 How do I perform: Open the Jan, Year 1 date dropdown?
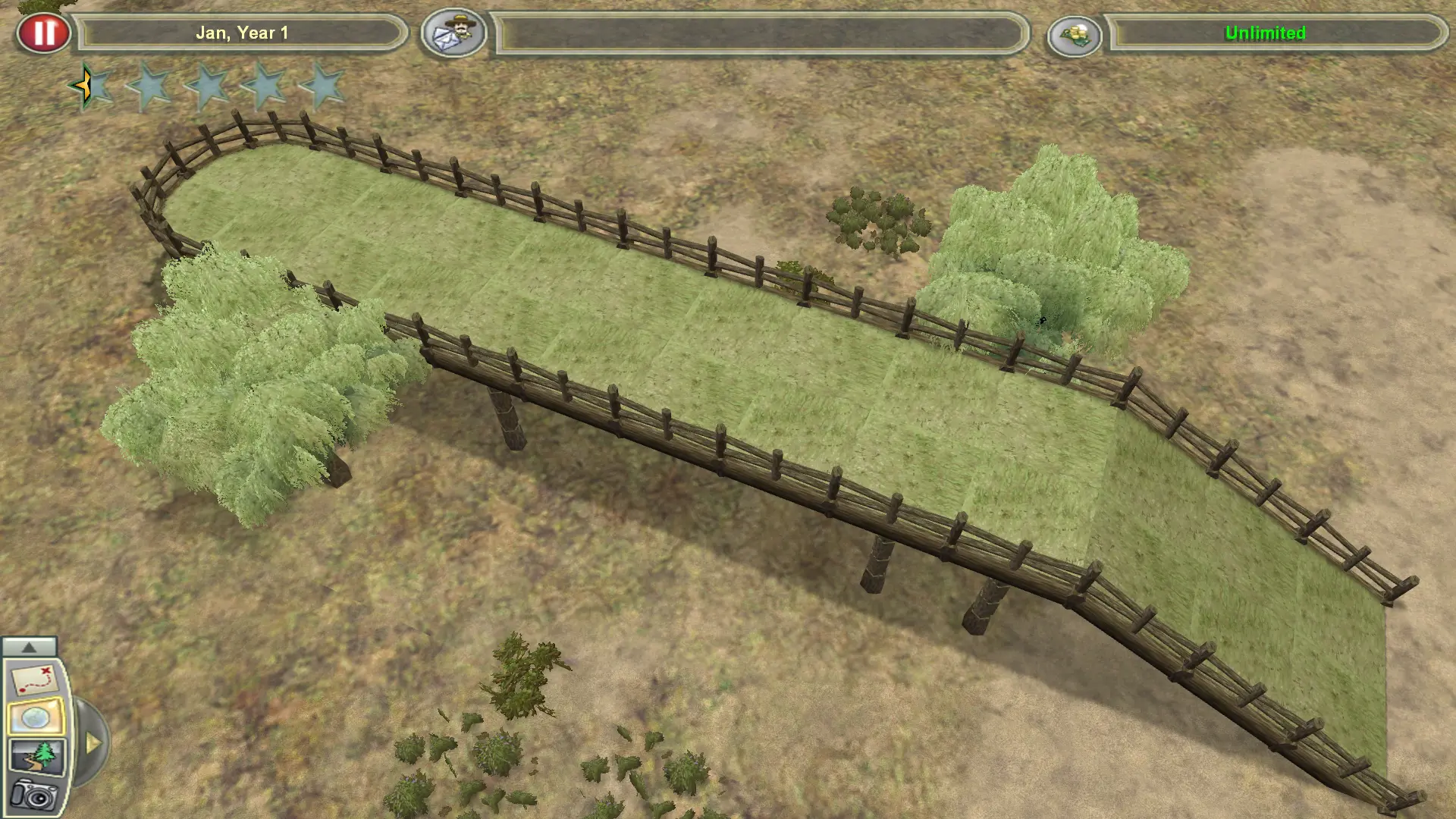[x=244, y=33]
